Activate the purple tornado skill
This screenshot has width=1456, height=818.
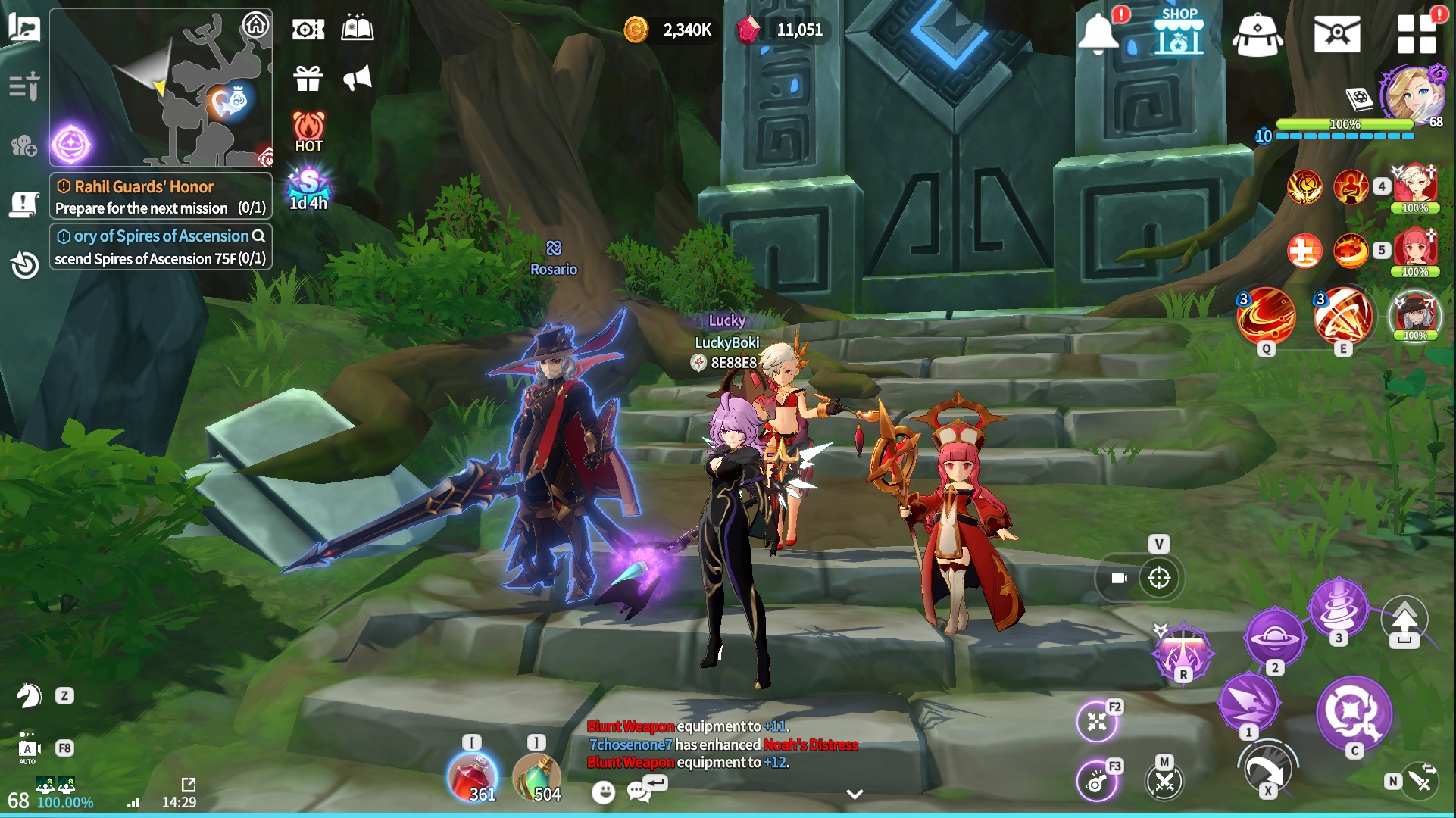click(1339, 607)
